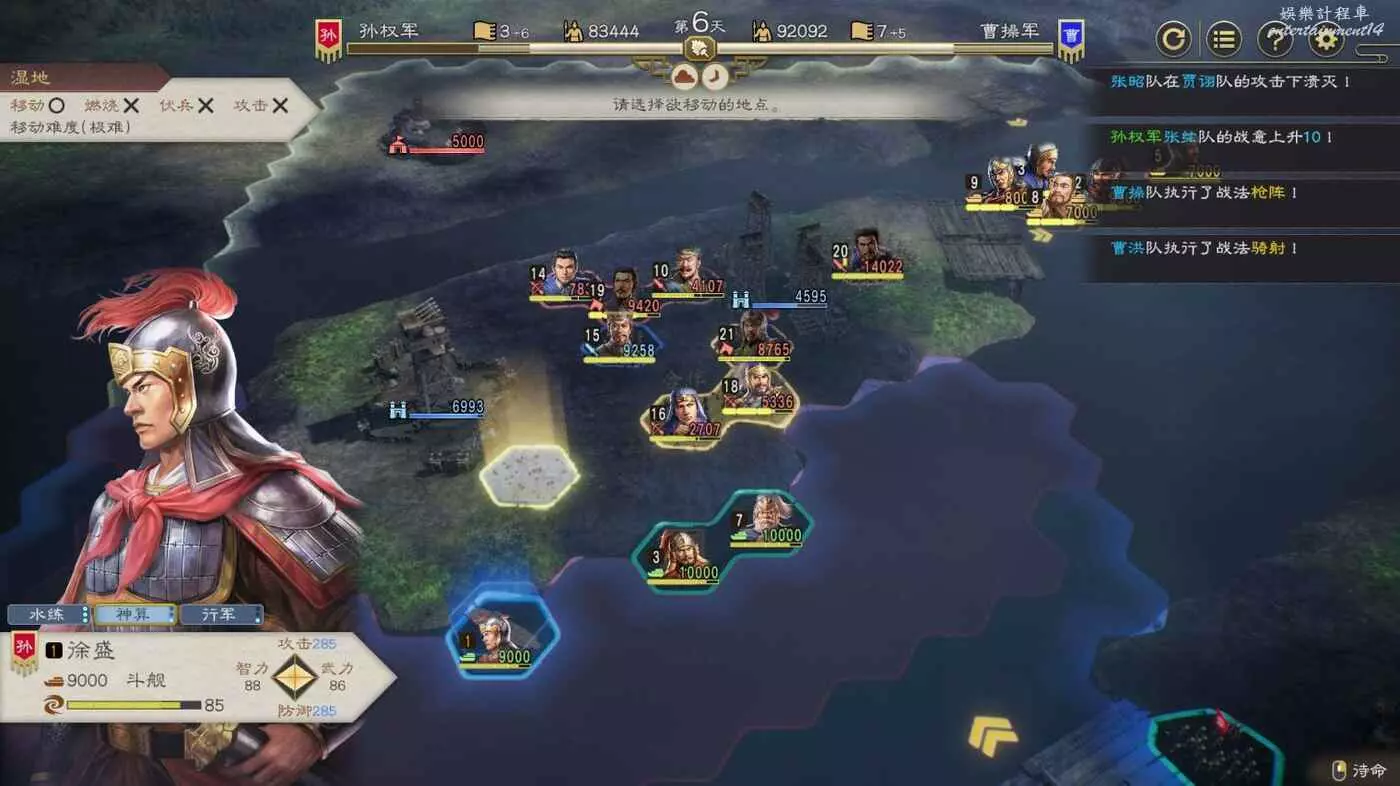The width and height of the screenshot is (1400, 786).
Task: Select unit 15 with 9258 troops
Action: 620,335
